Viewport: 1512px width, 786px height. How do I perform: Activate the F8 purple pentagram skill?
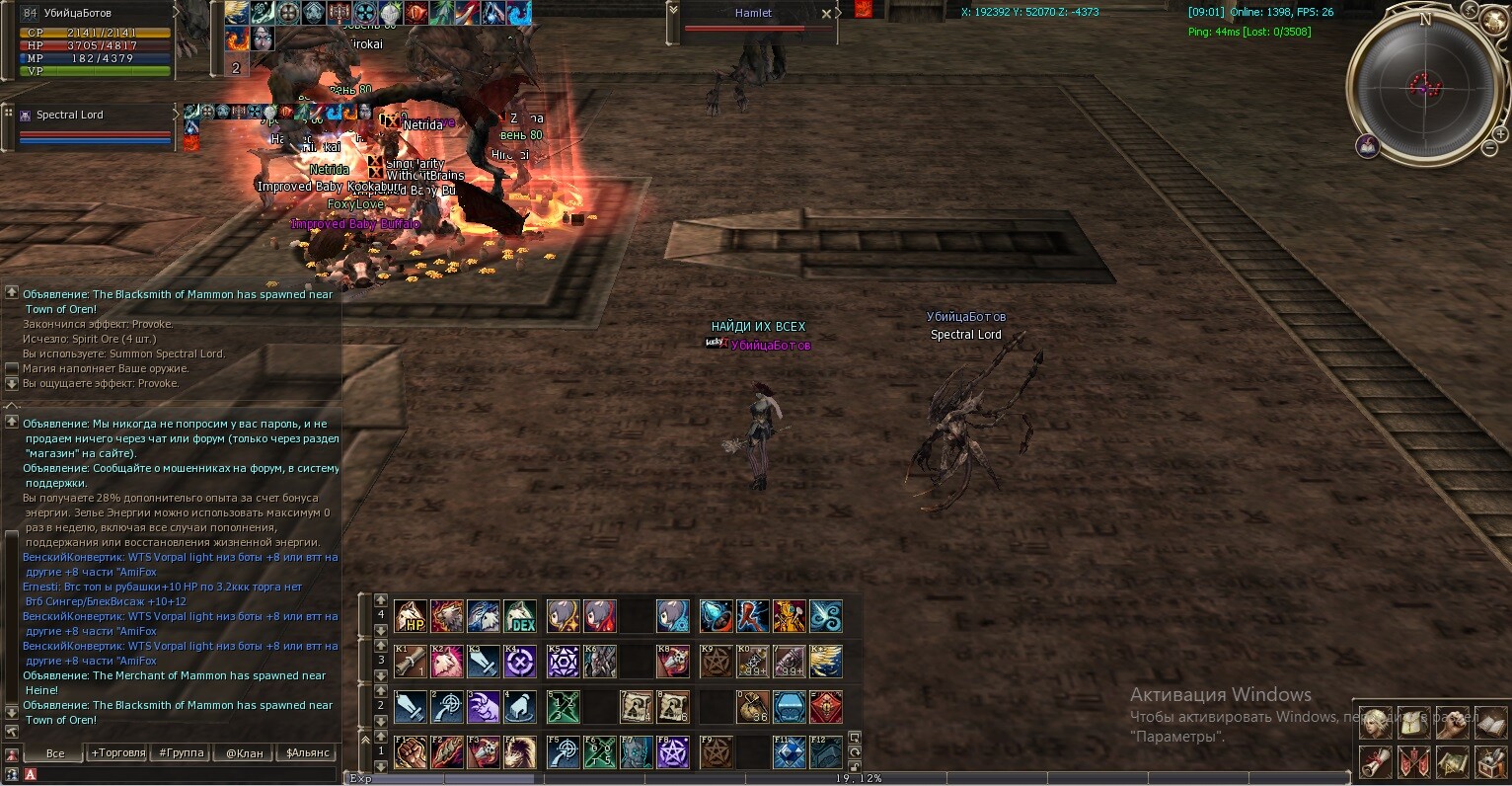click(673, 752)
